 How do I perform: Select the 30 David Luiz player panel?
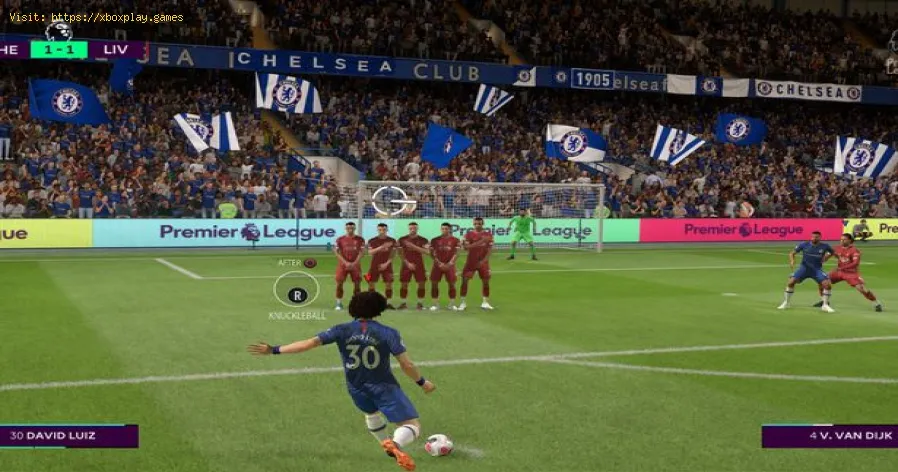(69, 435)
